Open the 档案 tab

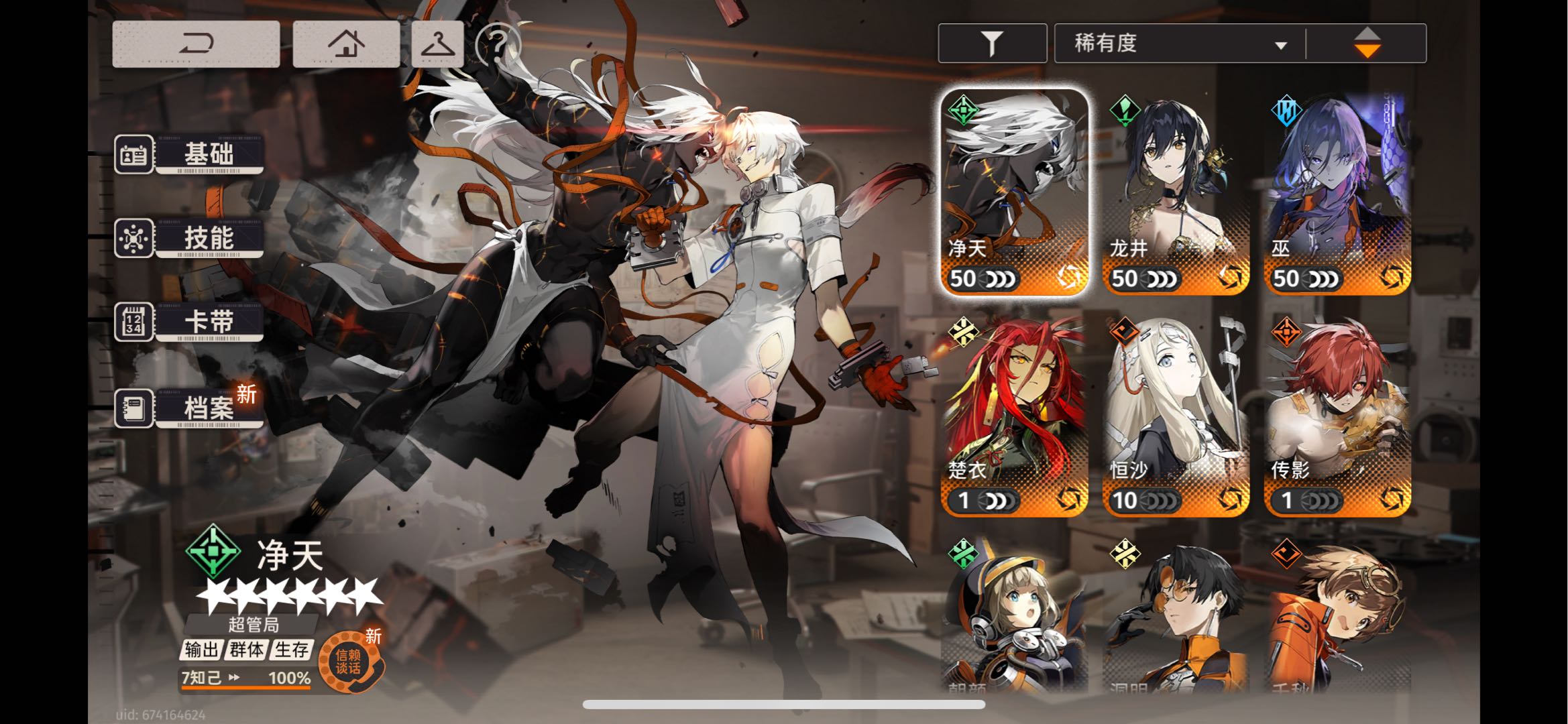click(x=190, y=408)
